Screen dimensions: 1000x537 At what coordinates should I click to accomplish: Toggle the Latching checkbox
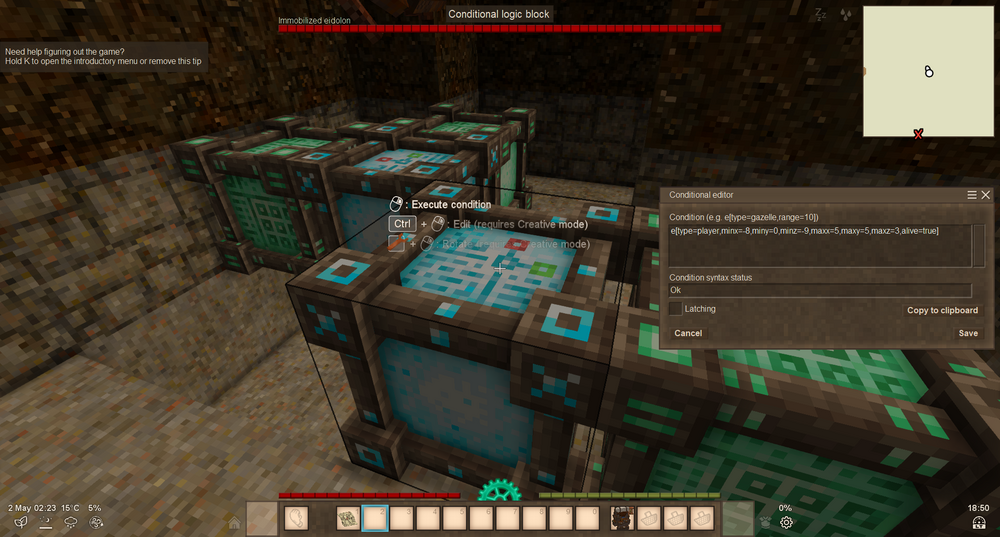pyautogui.click(x=676, y=309)
